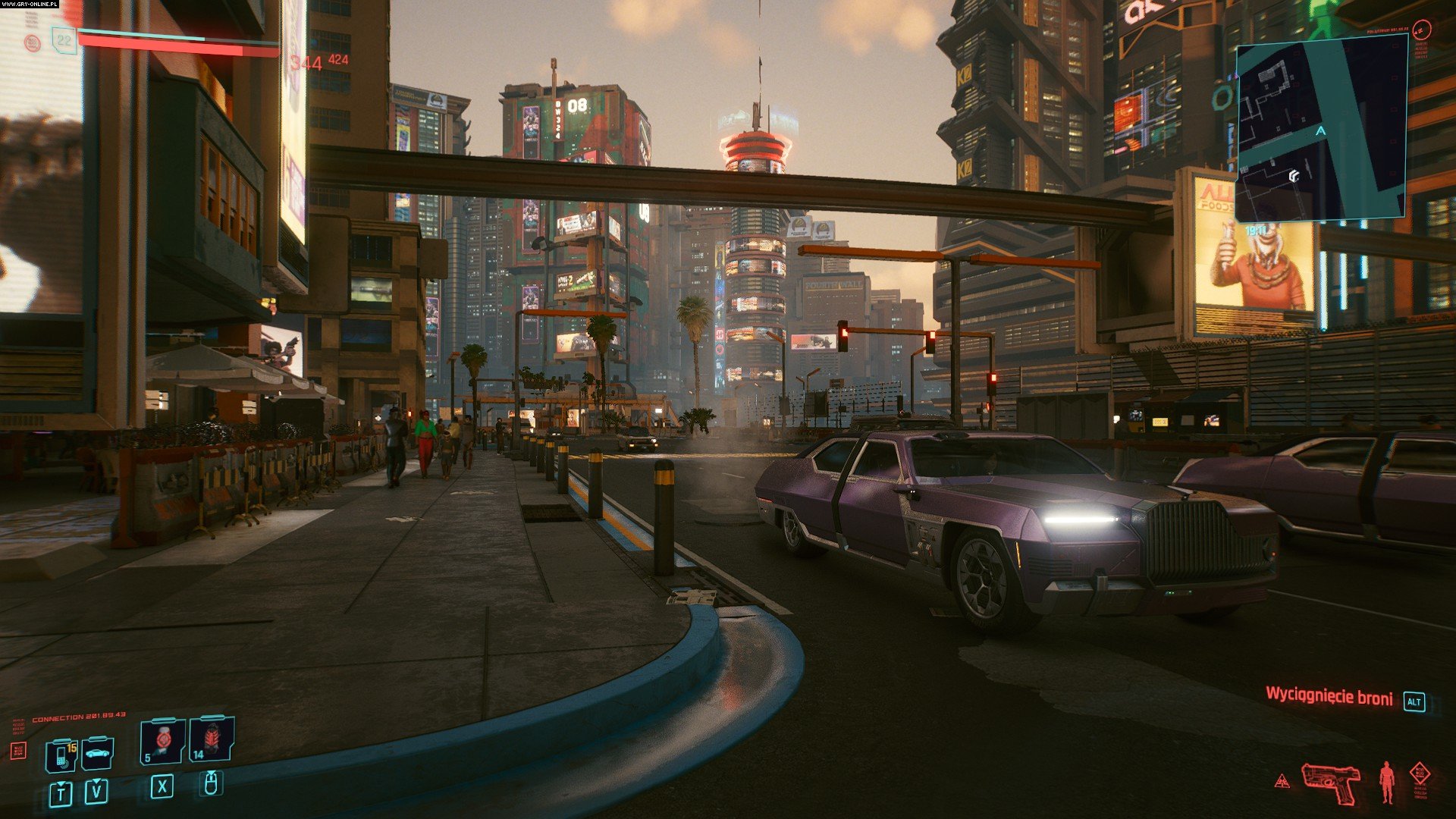Select the grenade slot holding 5
Image resolution: width=1456 pixels, height=819 pixels.
pyautogui.click(x=162, y=741)
